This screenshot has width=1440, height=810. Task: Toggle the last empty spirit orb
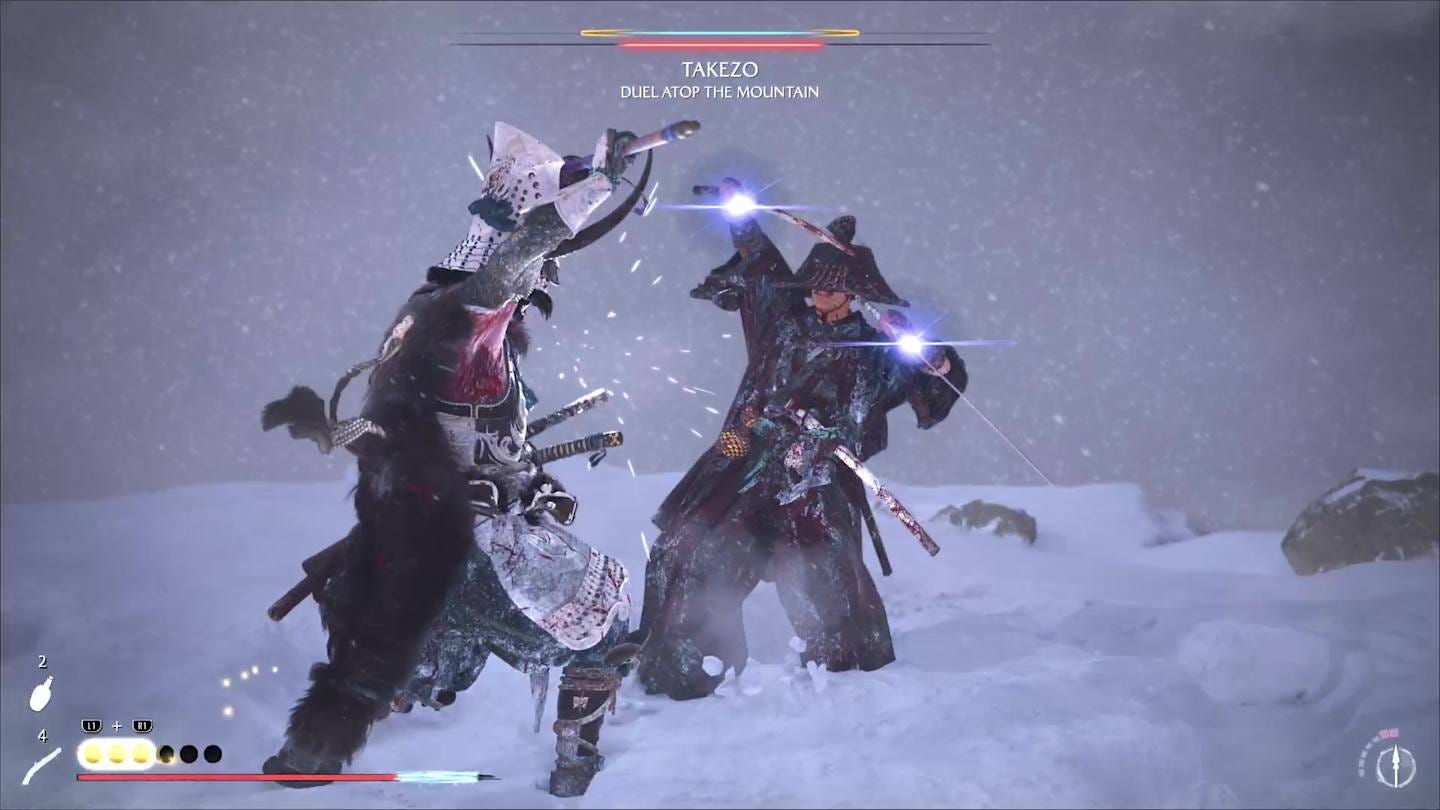pos(213,753)
